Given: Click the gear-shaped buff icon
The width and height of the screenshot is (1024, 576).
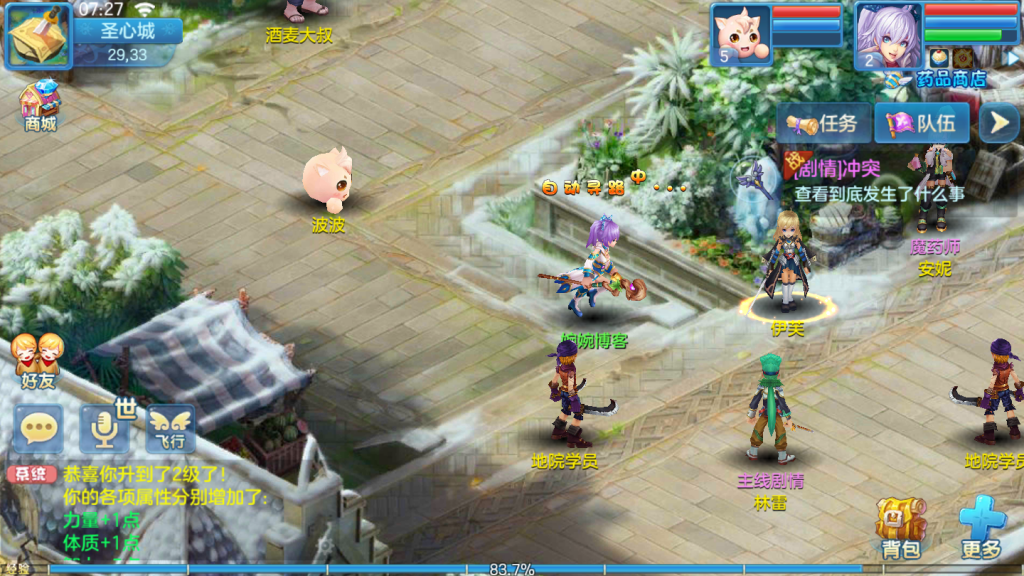Looking at the screenshot, I should [x=963, y=57].
